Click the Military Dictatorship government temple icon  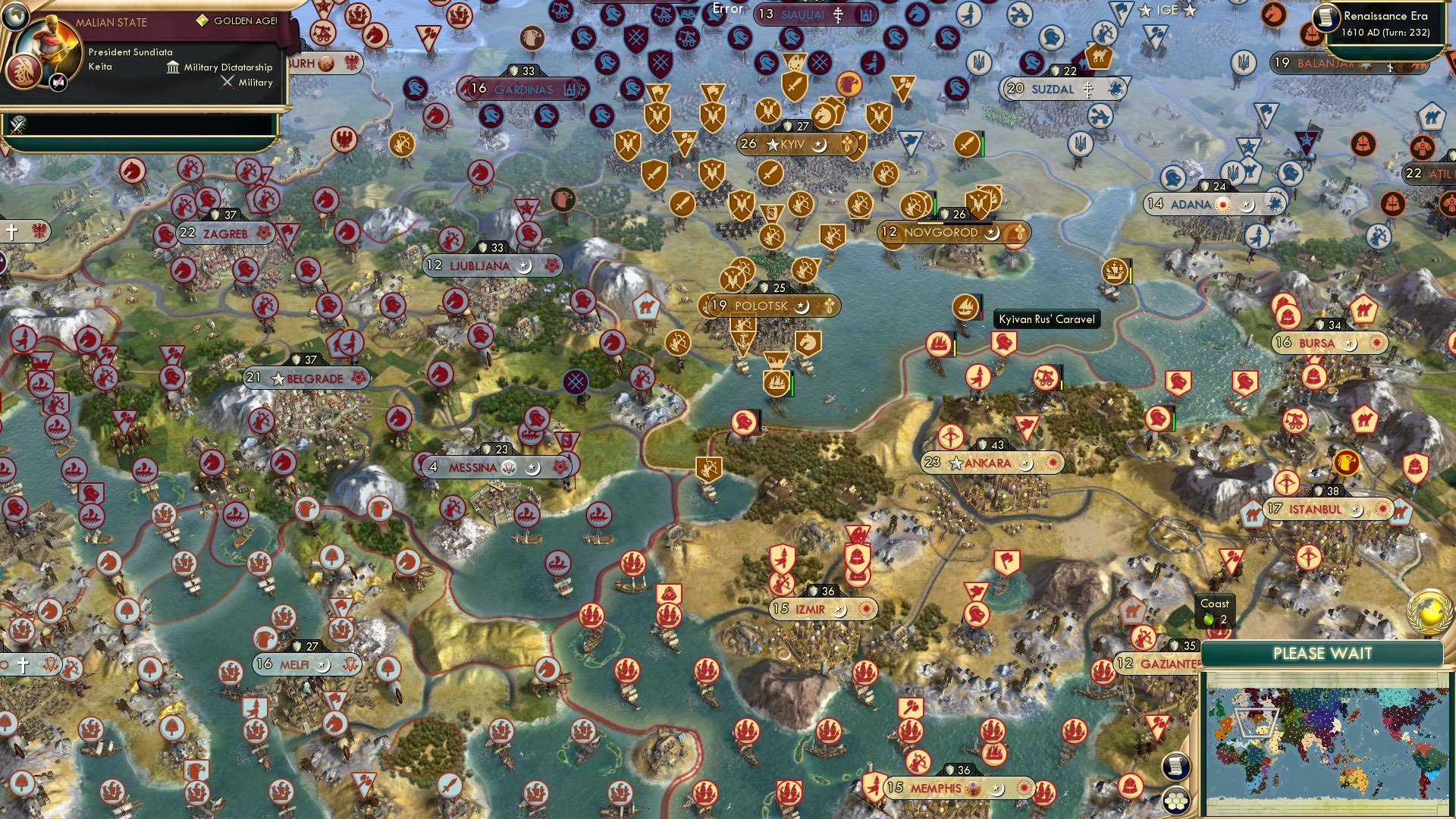click(173, 68)
